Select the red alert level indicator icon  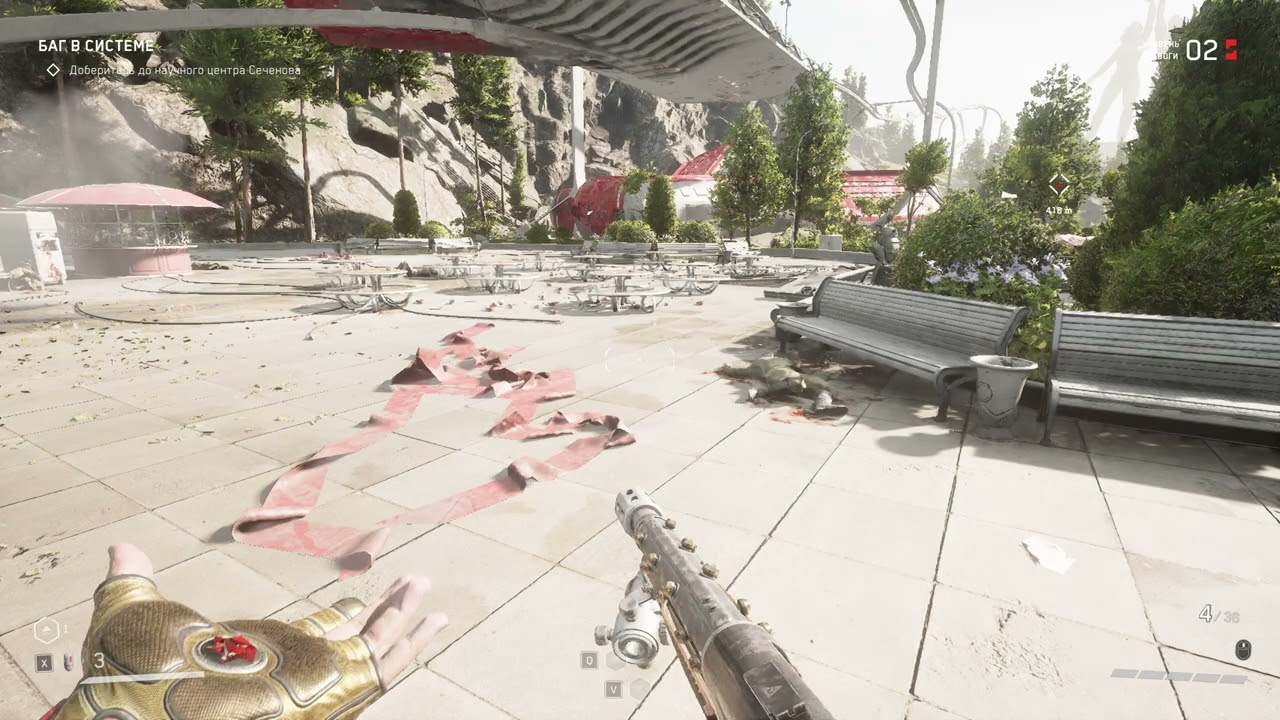[x=1233, y=47]
